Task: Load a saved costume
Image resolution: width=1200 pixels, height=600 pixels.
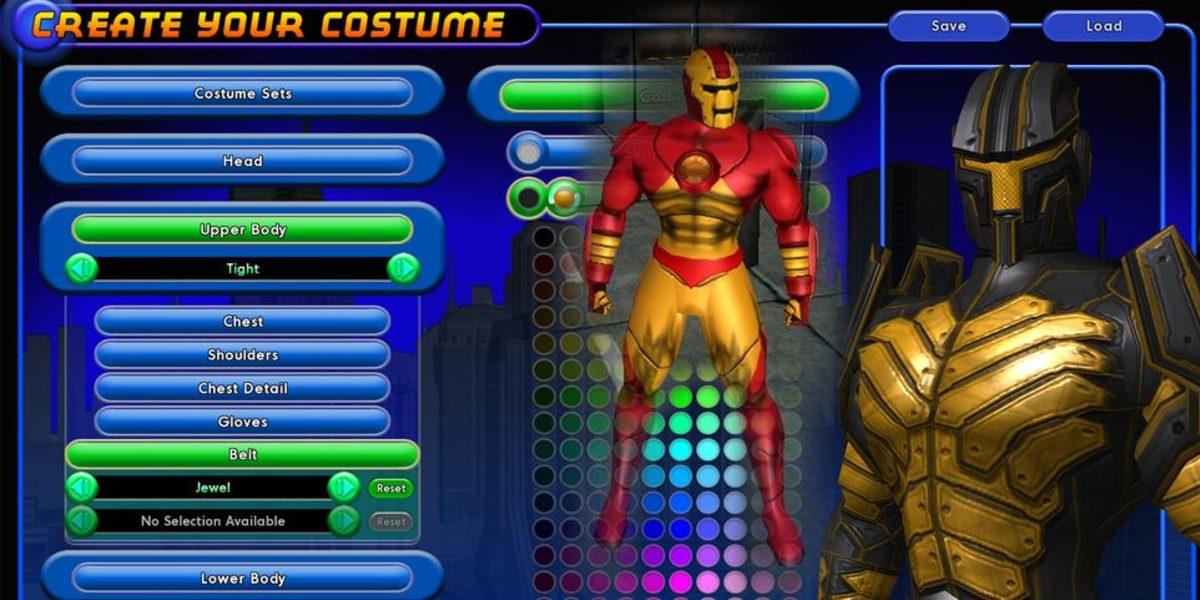Action: click(x=1104, y=26)
